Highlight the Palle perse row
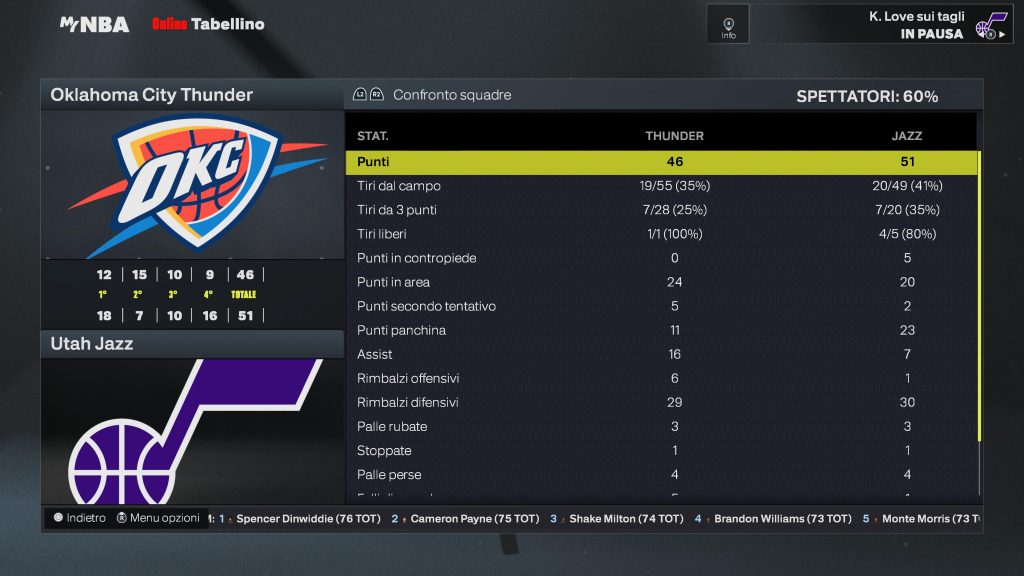The width and height of the screenshot is (1024, 576). (661, 474)
